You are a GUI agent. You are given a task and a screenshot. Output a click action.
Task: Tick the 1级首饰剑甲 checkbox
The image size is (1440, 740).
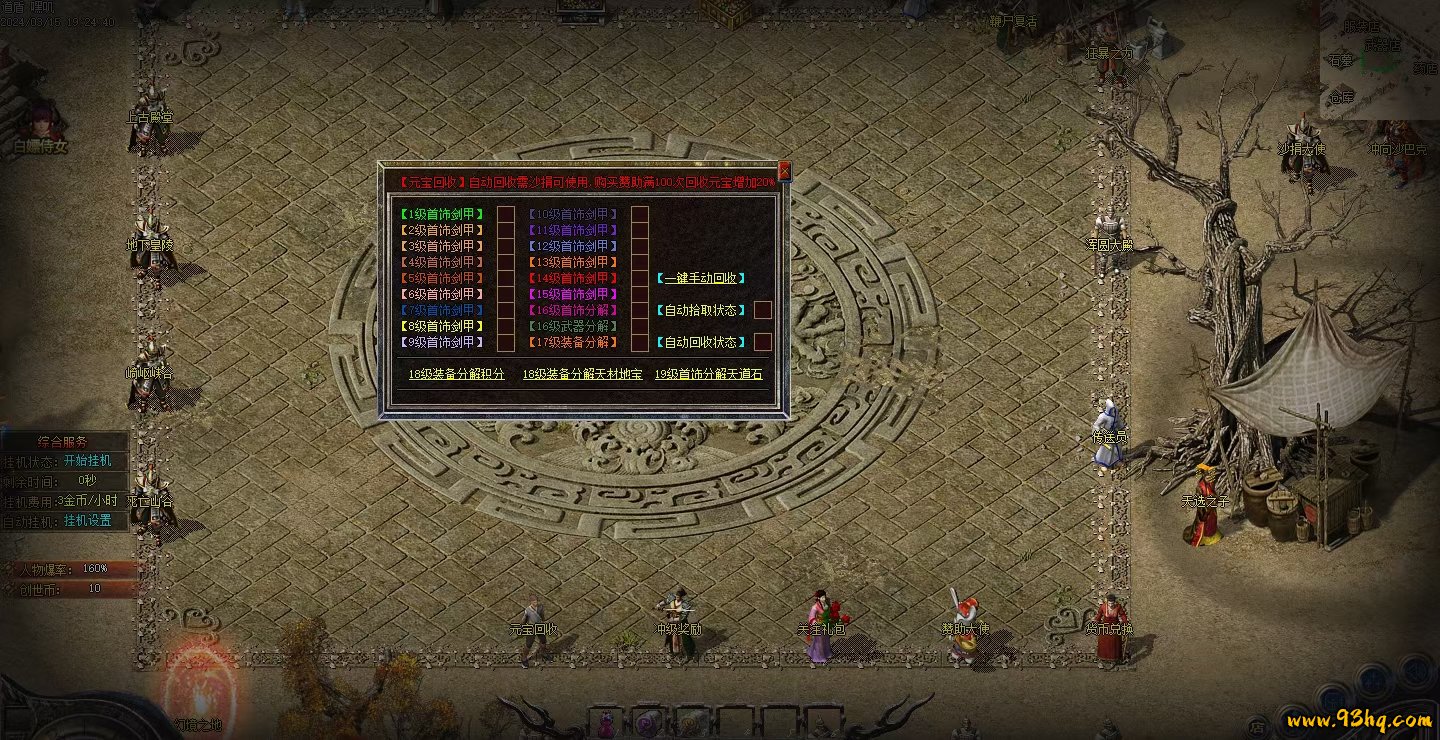[x=506, y=214]
